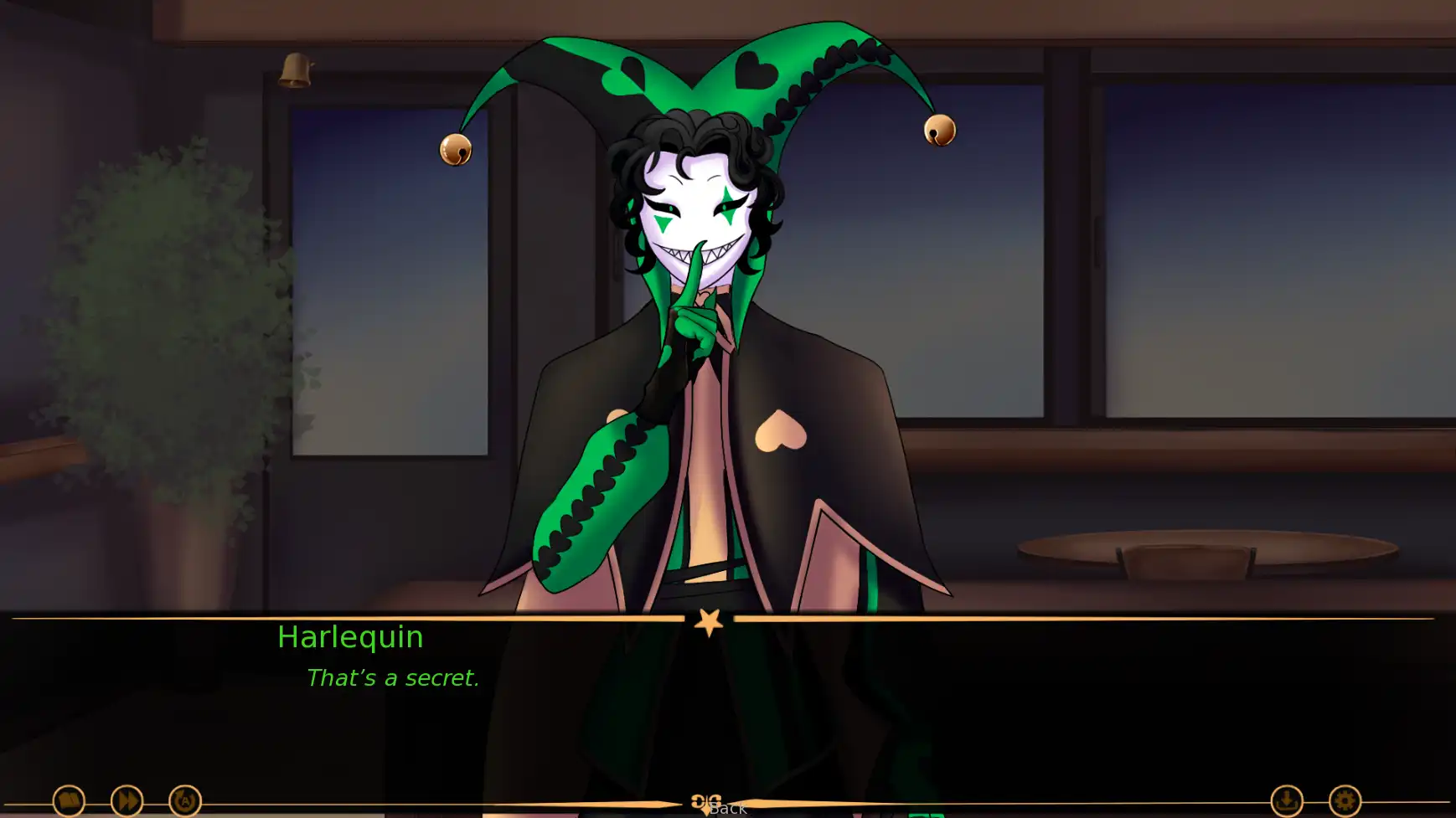Viewport: 1456px width, 818px height.
Task: Click the quick menu bar at screen bottom
Action: point(728,800)
